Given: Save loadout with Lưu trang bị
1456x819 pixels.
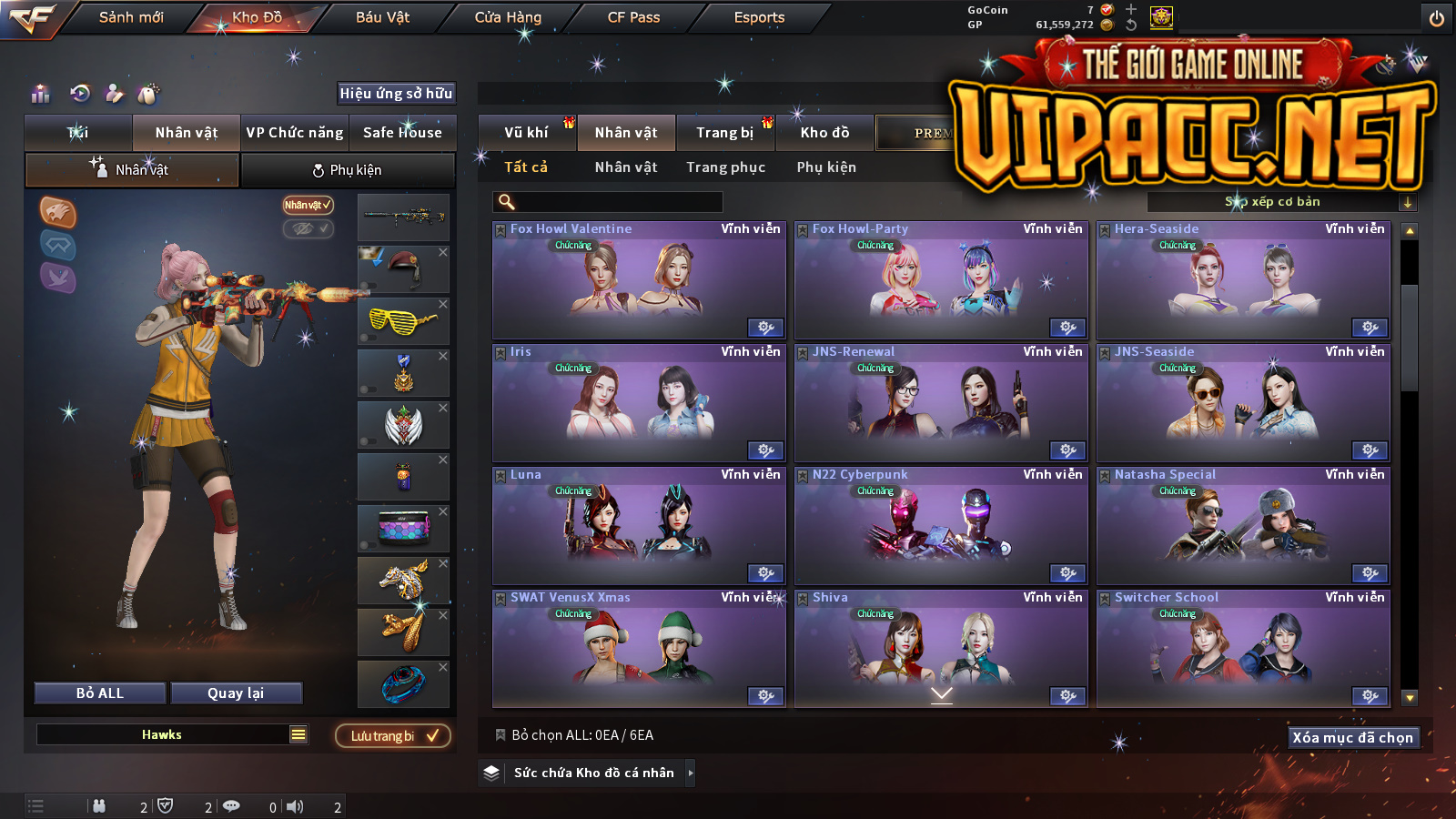Looking at the screenshot, I should click(393, 736).
